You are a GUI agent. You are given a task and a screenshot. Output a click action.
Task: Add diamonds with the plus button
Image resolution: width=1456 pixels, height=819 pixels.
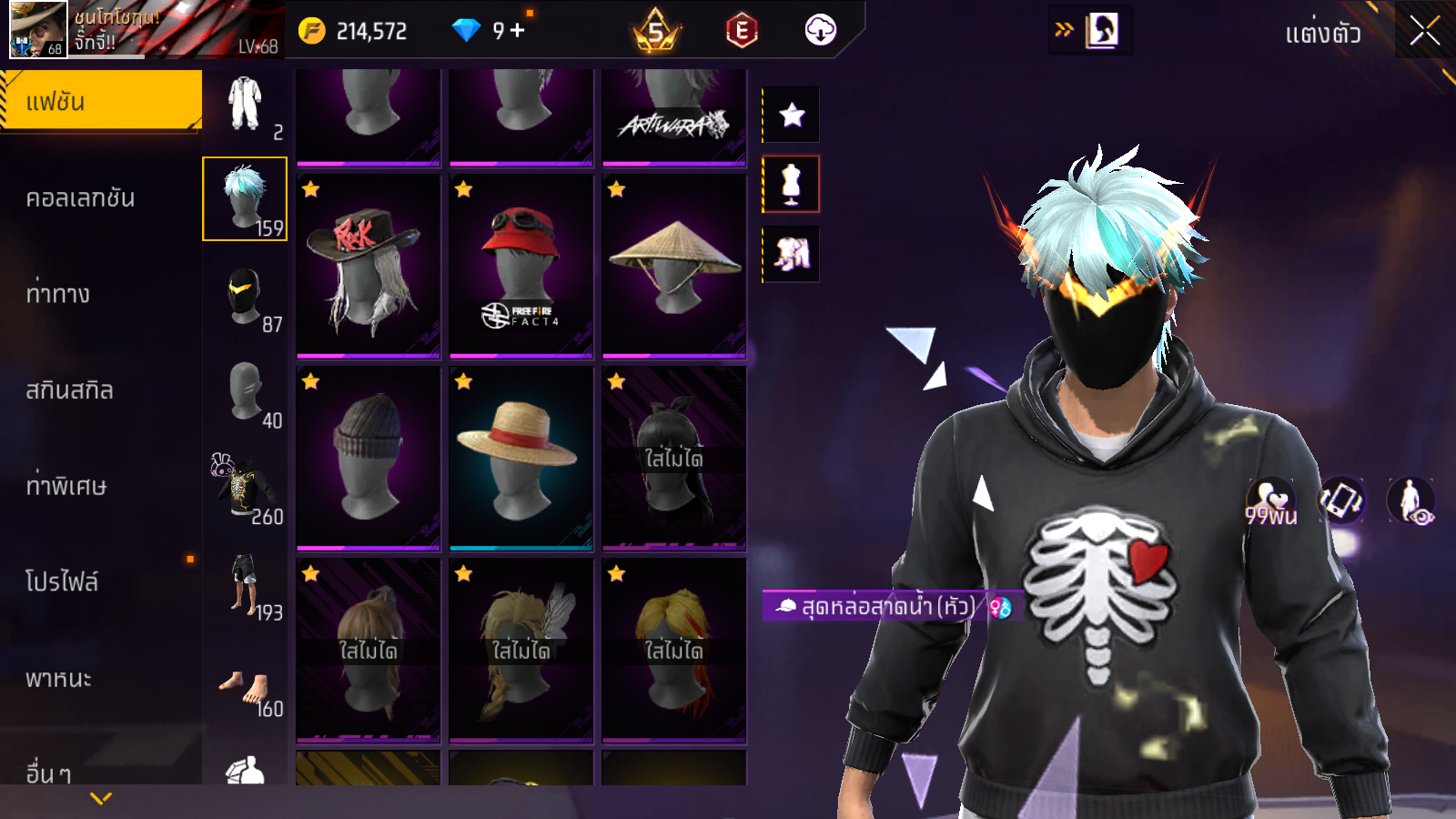(x=518, y=30)
